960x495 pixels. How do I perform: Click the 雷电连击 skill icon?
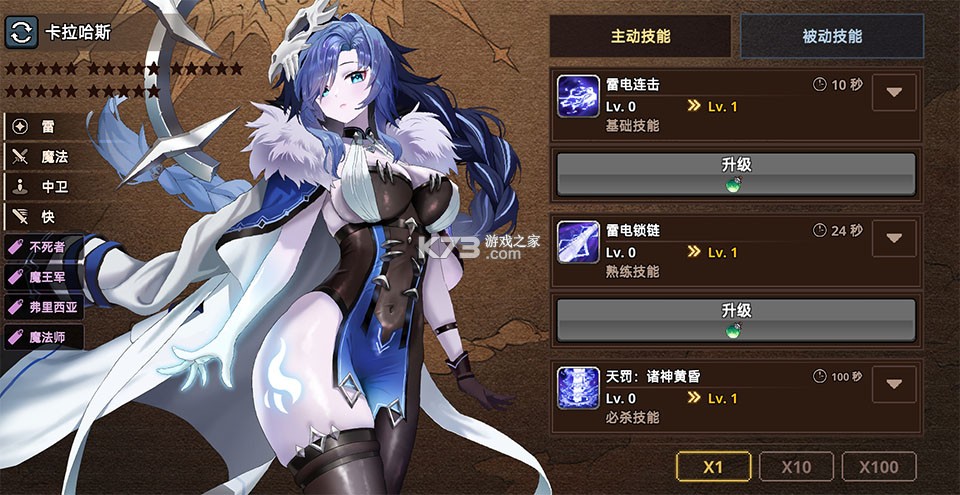tap(578, 96)
